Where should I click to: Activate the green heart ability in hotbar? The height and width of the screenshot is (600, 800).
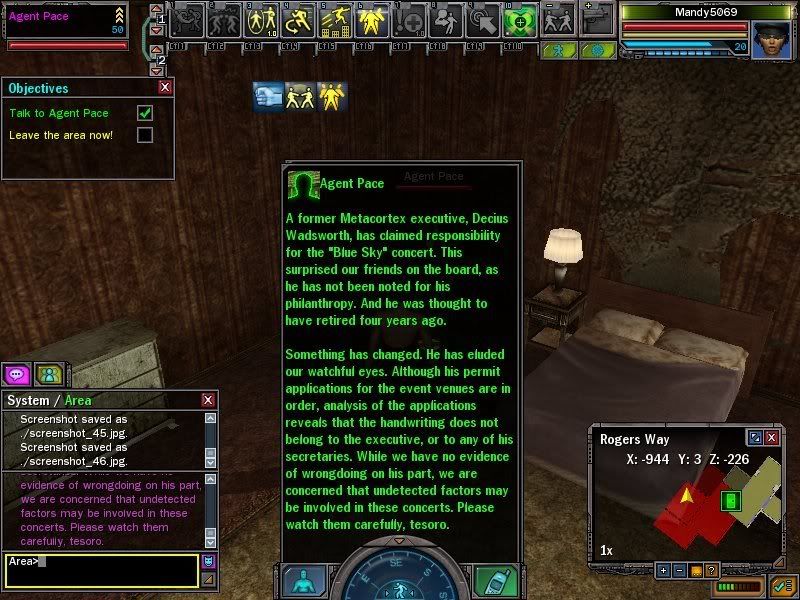click(520, 20)
